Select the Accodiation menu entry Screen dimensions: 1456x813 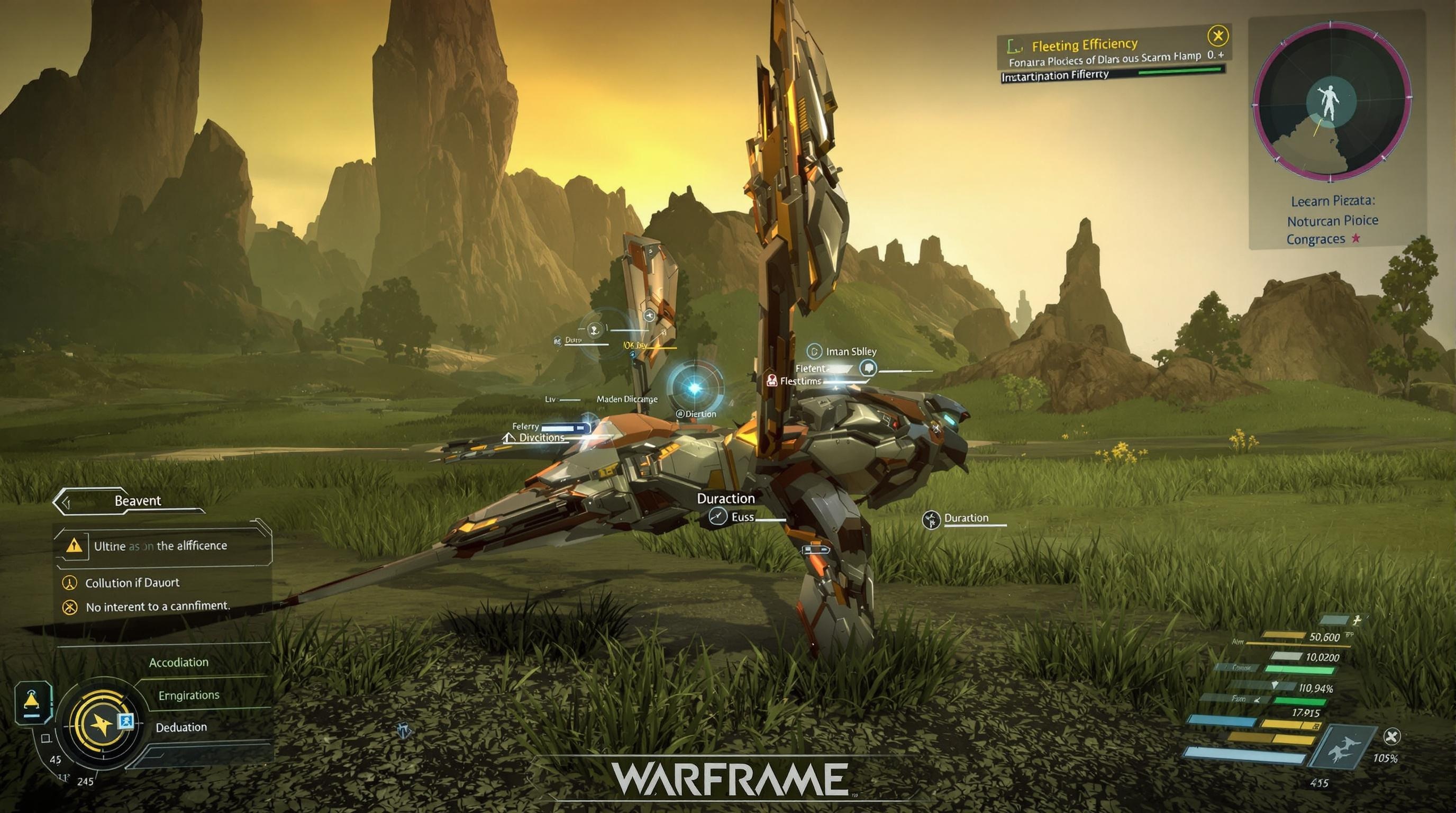pos(179,663)
